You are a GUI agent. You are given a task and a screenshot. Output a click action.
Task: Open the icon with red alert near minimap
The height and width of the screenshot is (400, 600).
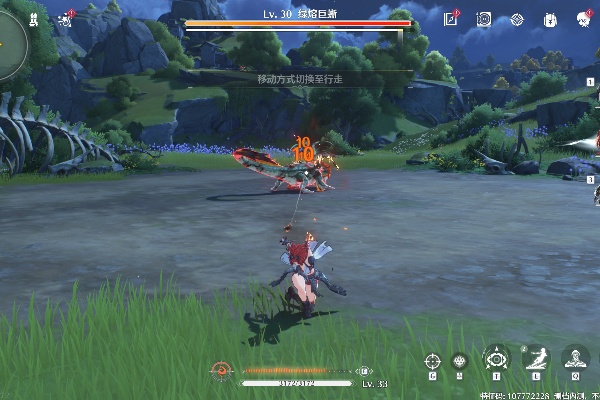(x=67, y=17)
